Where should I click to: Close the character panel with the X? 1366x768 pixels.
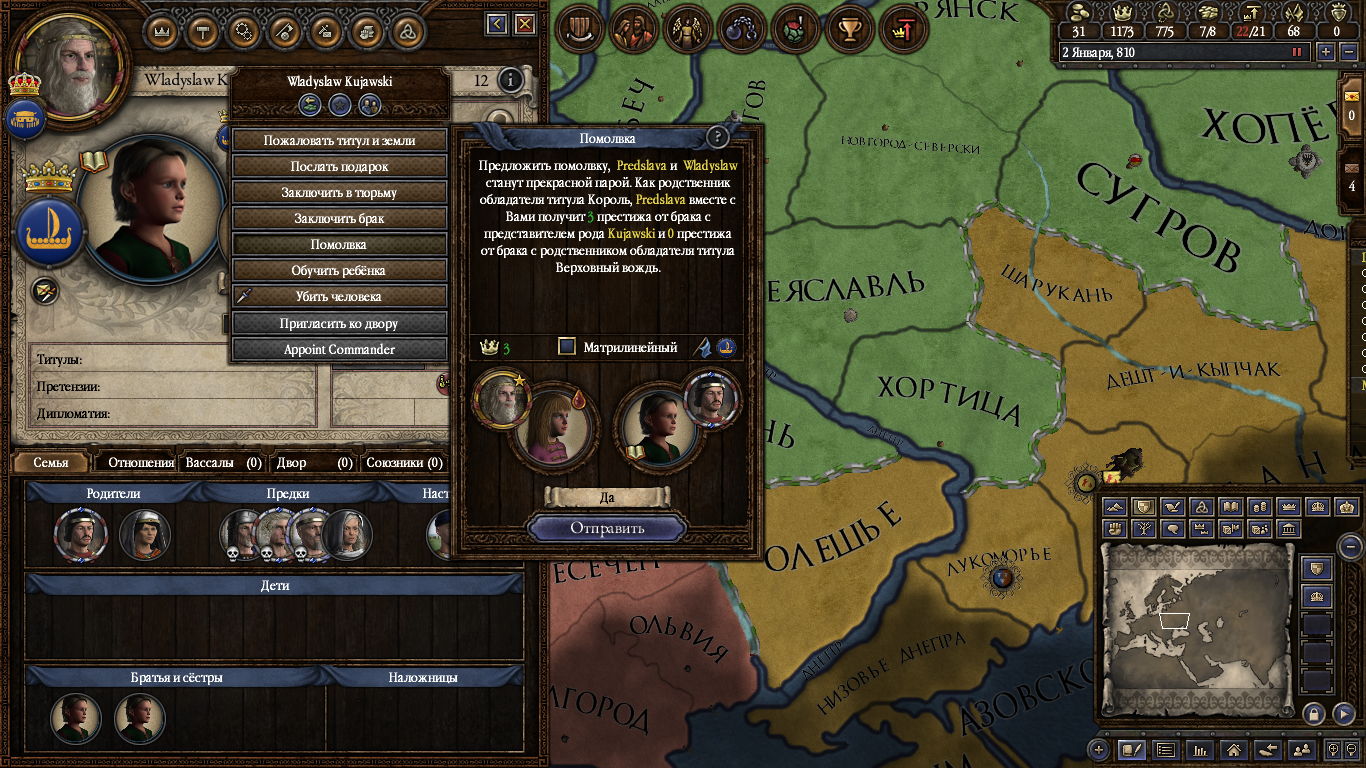coord(524,23)
